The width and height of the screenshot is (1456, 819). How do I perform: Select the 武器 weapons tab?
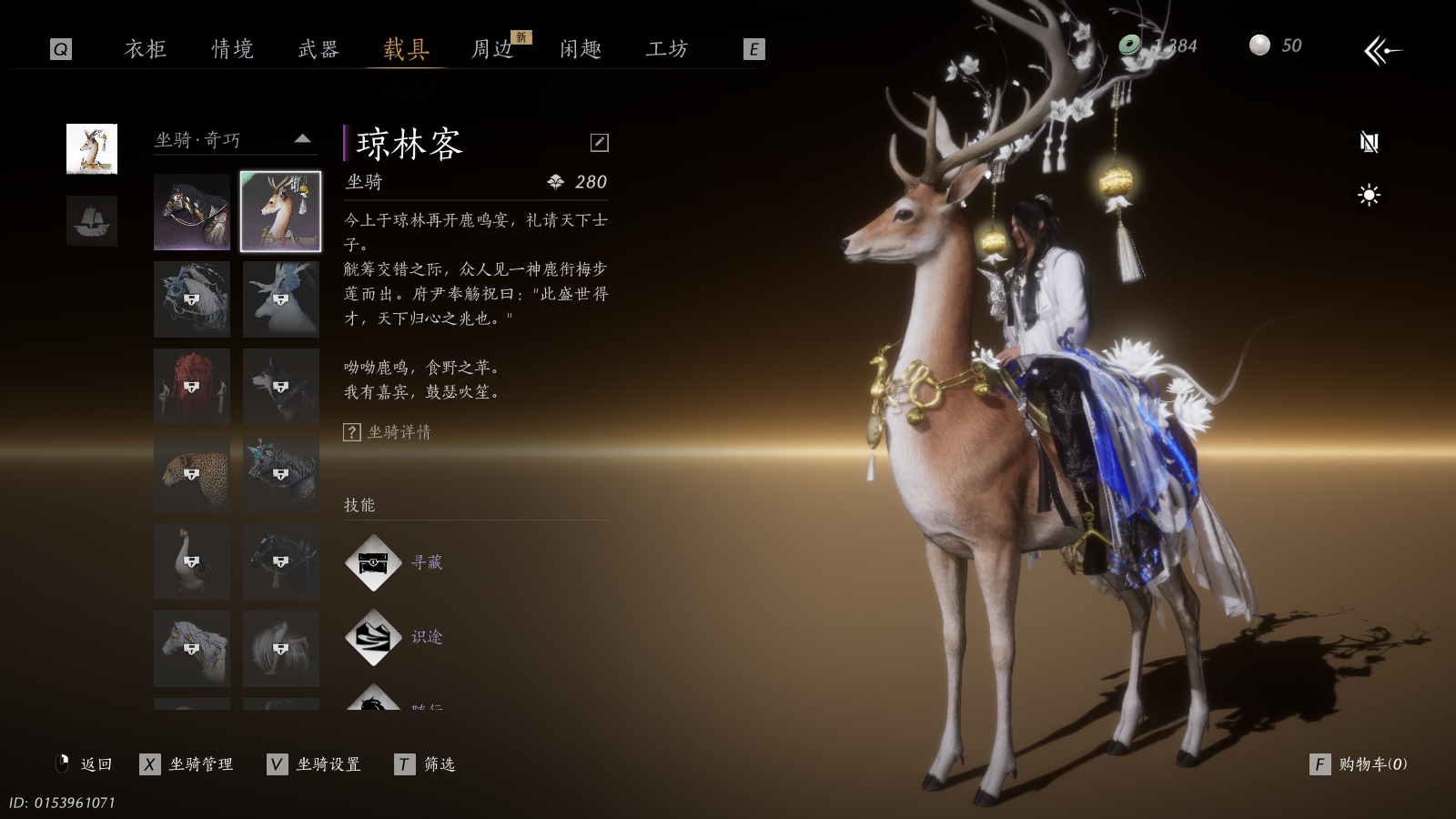click(x=318, y=49)
